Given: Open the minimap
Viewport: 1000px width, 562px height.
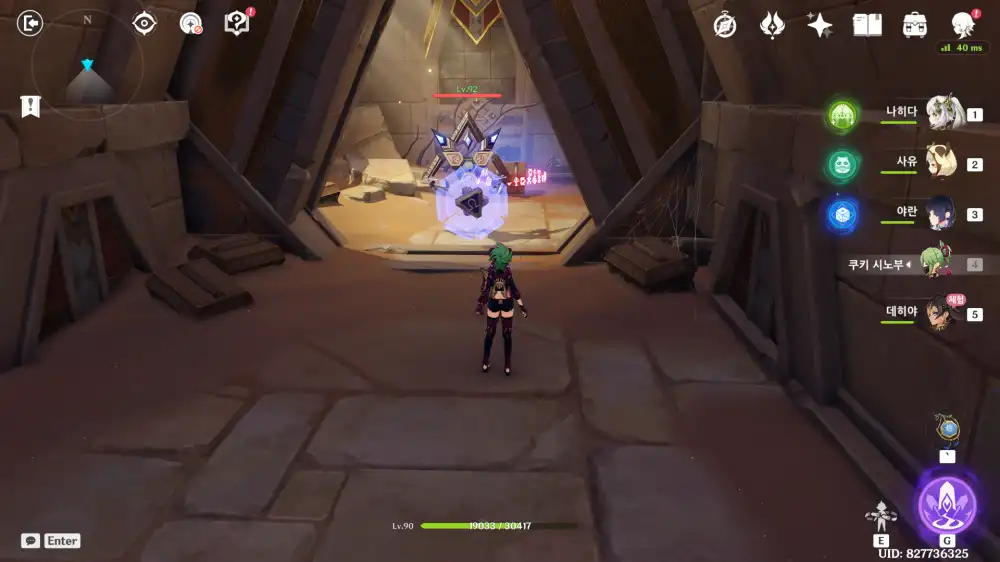Looking at the screenshot, I should (87, 66).
